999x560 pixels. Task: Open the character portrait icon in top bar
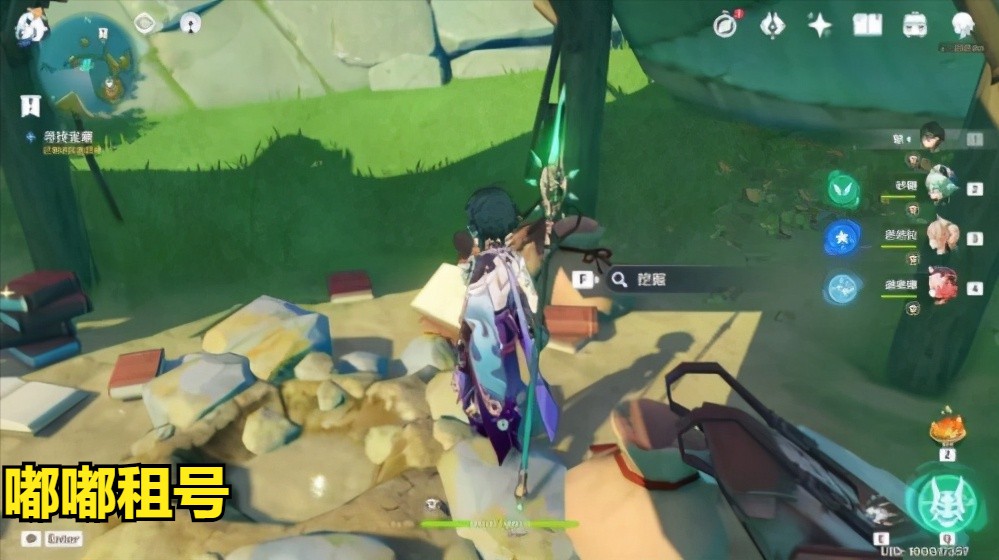pyautogui.click(x=963, y=25)
